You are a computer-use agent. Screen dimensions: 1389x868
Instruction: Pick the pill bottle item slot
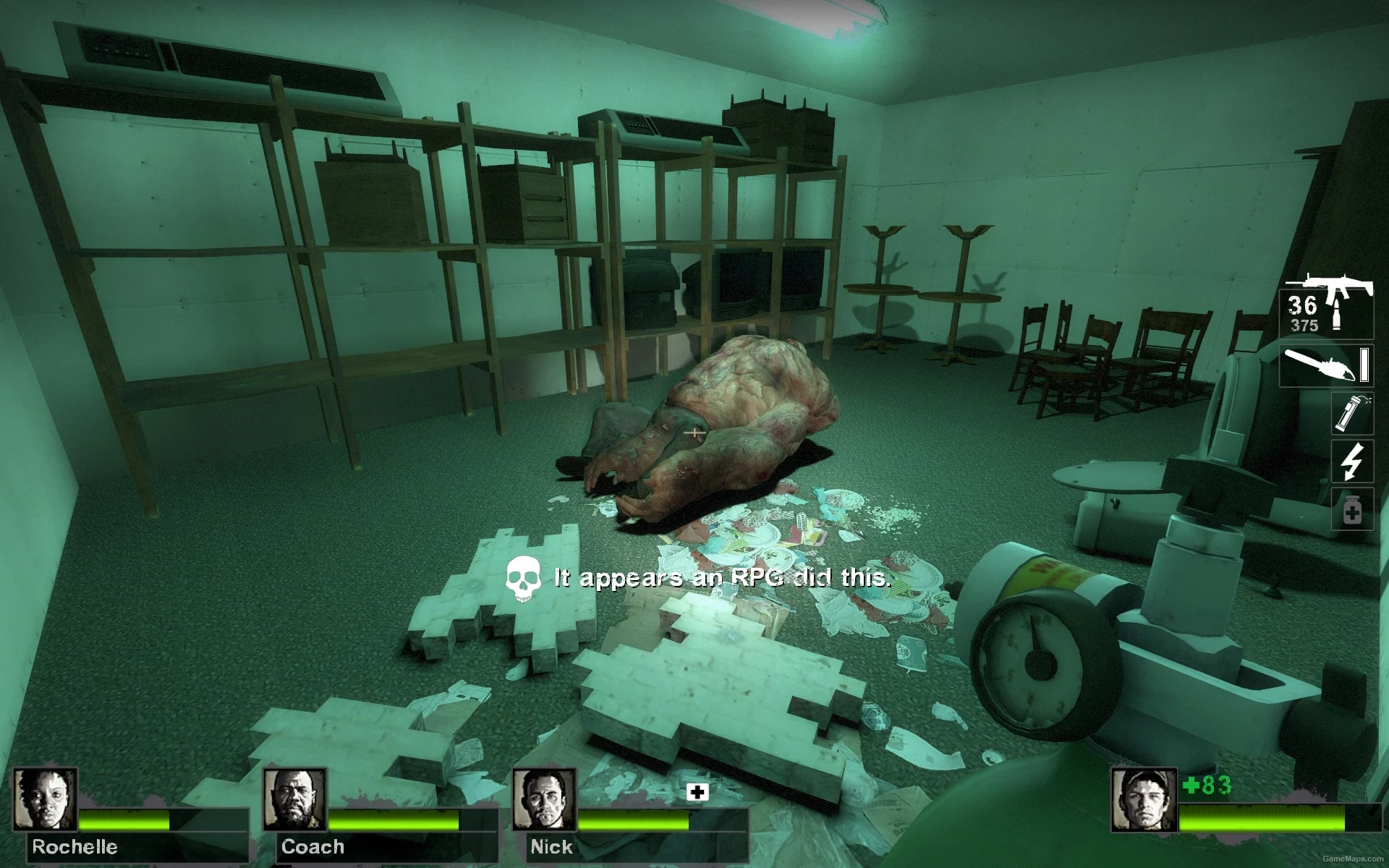[1352, 510]
